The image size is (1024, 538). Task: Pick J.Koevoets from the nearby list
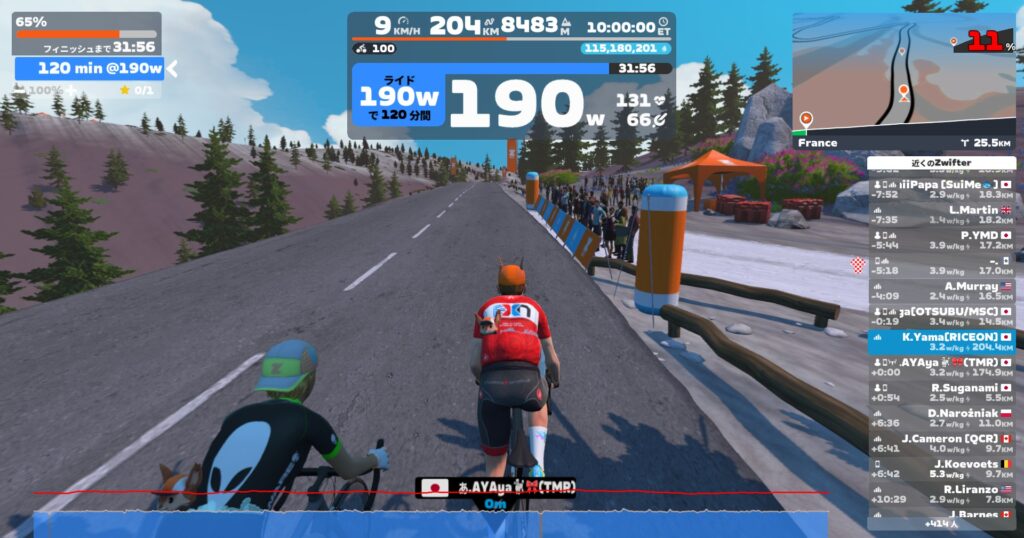(x=941, y=468)
